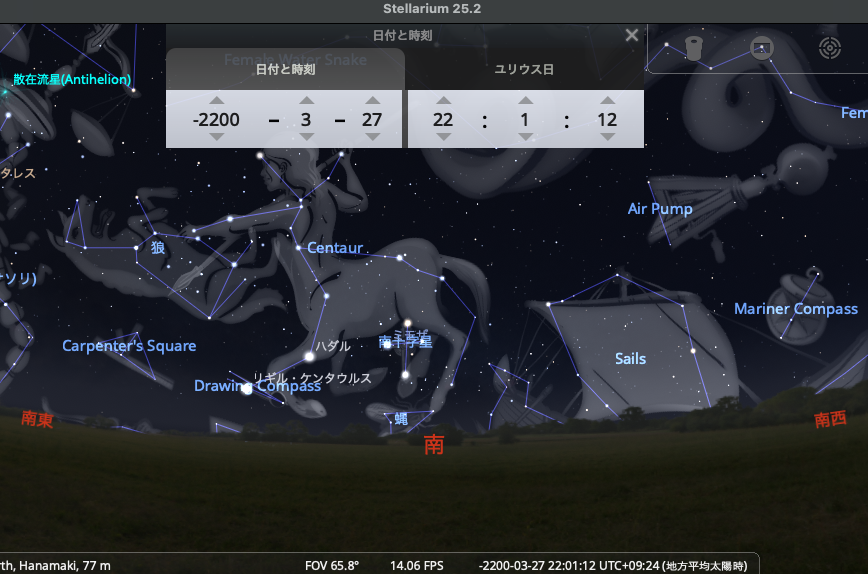Screen dimensions: 868x574
Task: Decrease the minutes using down arrow
Action: pos(525,137)
